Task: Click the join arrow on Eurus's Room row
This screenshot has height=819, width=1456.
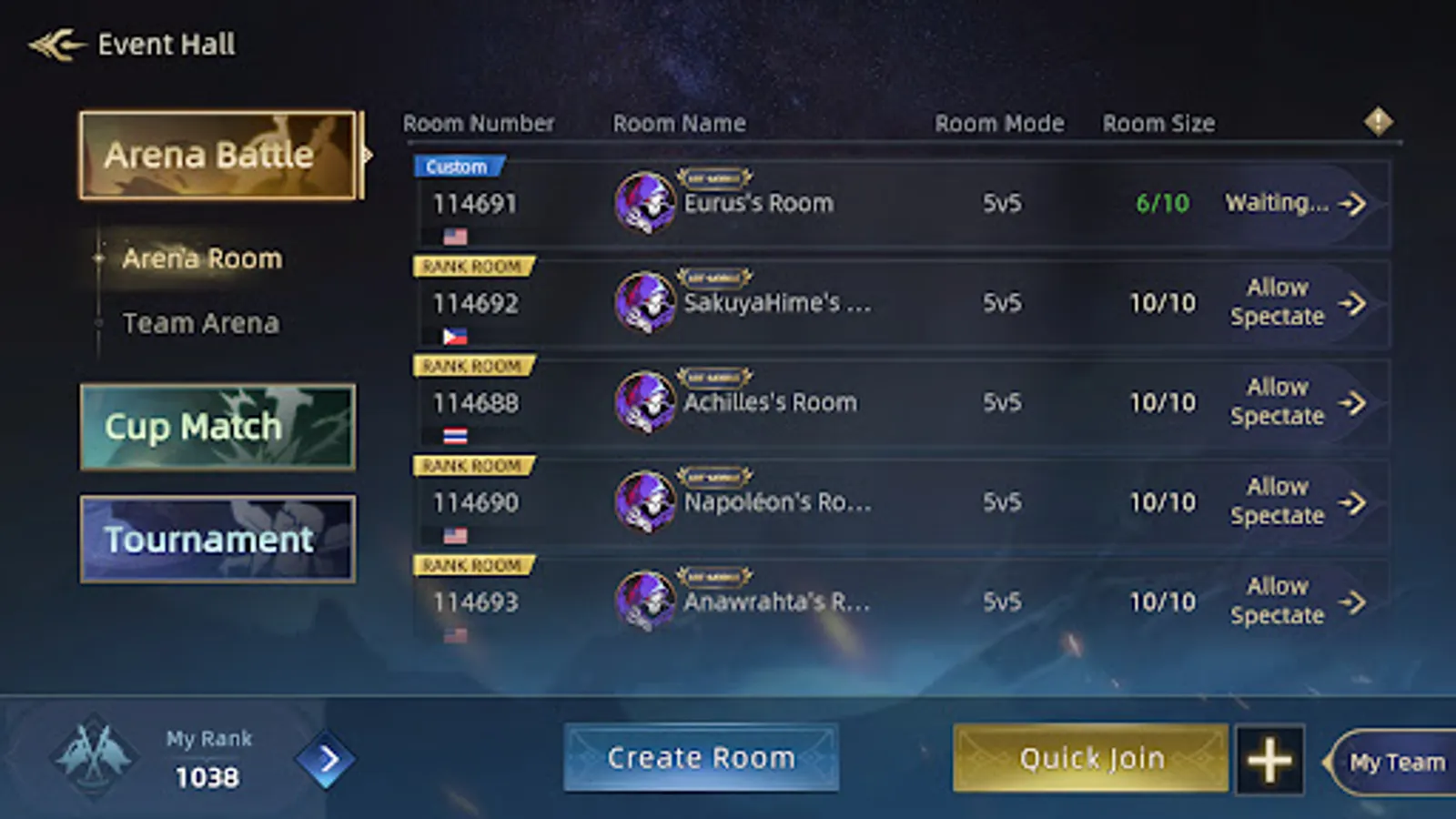Action: pyautogui.click(x=1353, y=204)
